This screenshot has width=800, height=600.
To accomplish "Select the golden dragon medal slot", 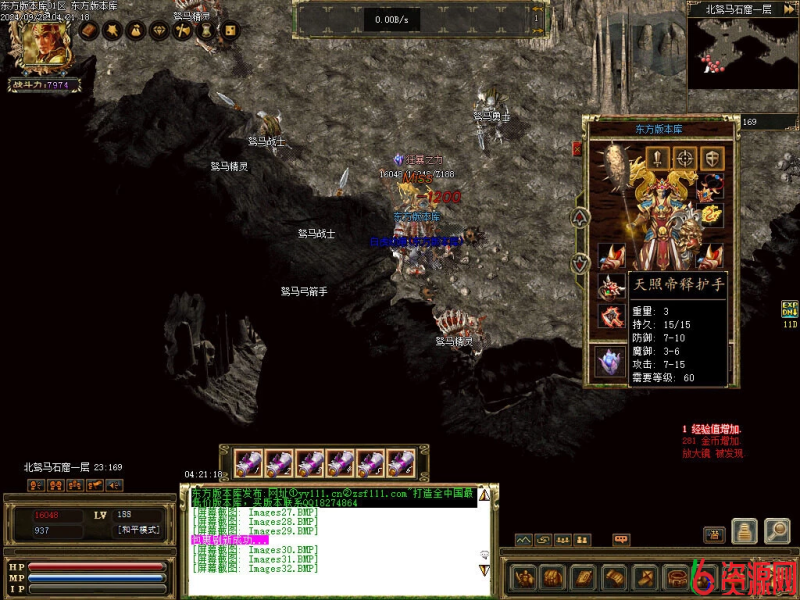I will tap(711, 213).
